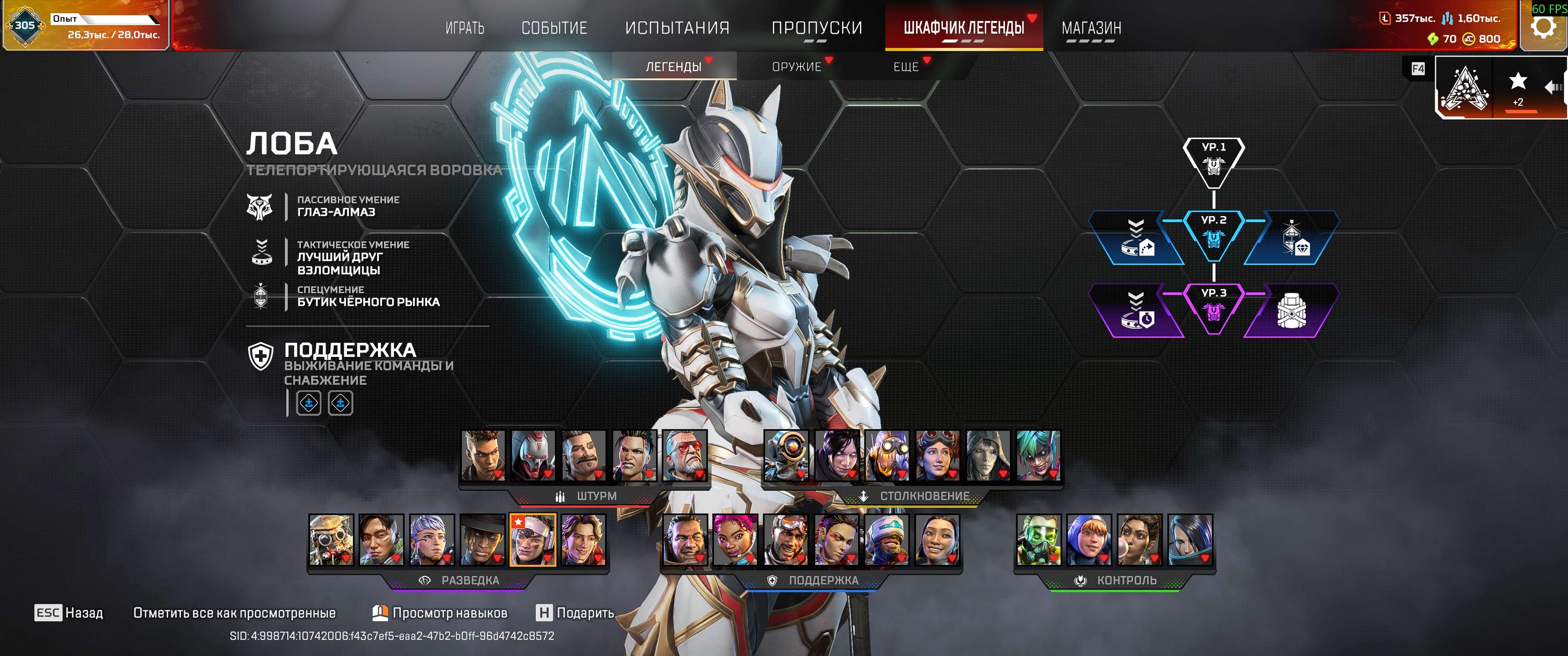
Task: Switch to the ОРУЖИЕ sub-tab
Action: pyautogui.click(x=796, y=67)
